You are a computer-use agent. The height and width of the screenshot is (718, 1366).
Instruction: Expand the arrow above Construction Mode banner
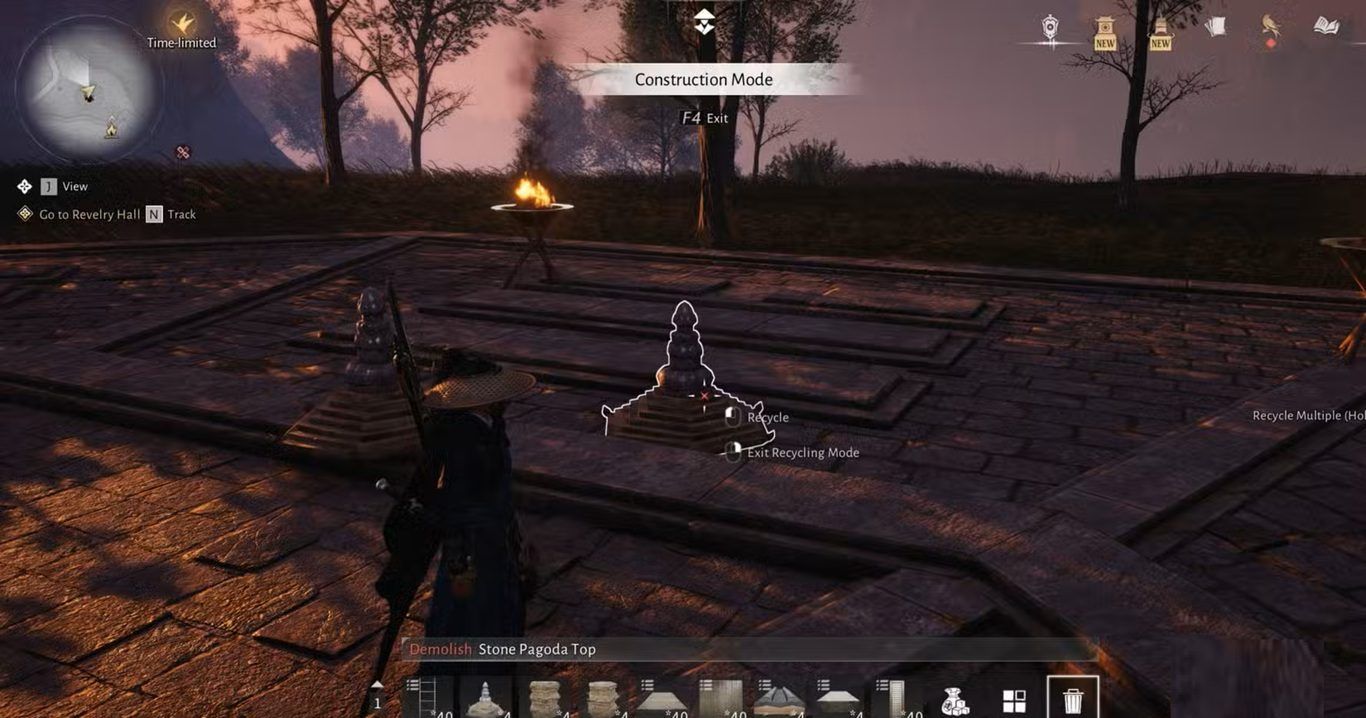tap(704, 22)
